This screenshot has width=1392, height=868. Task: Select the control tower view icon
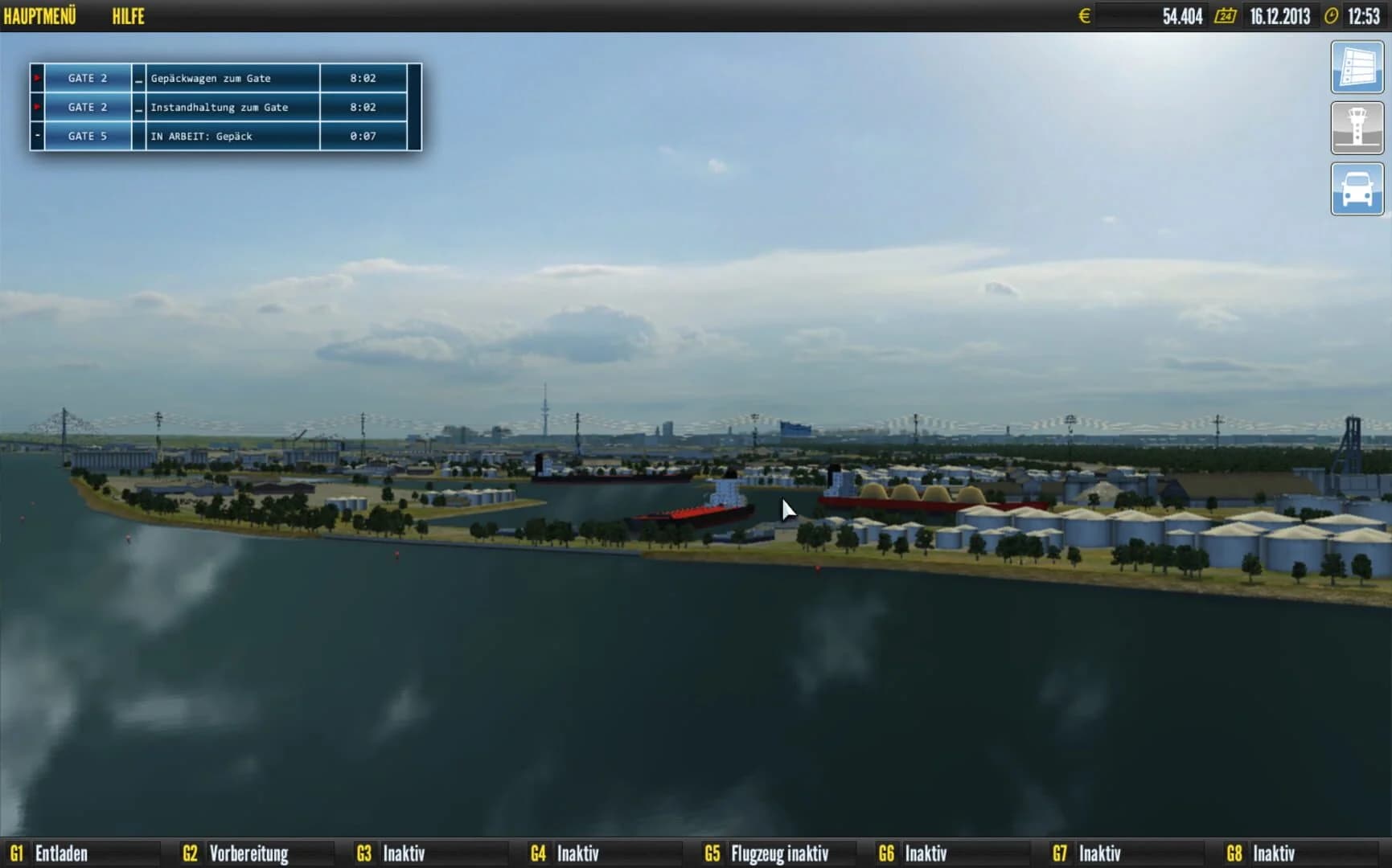[x=1357, y=127]
